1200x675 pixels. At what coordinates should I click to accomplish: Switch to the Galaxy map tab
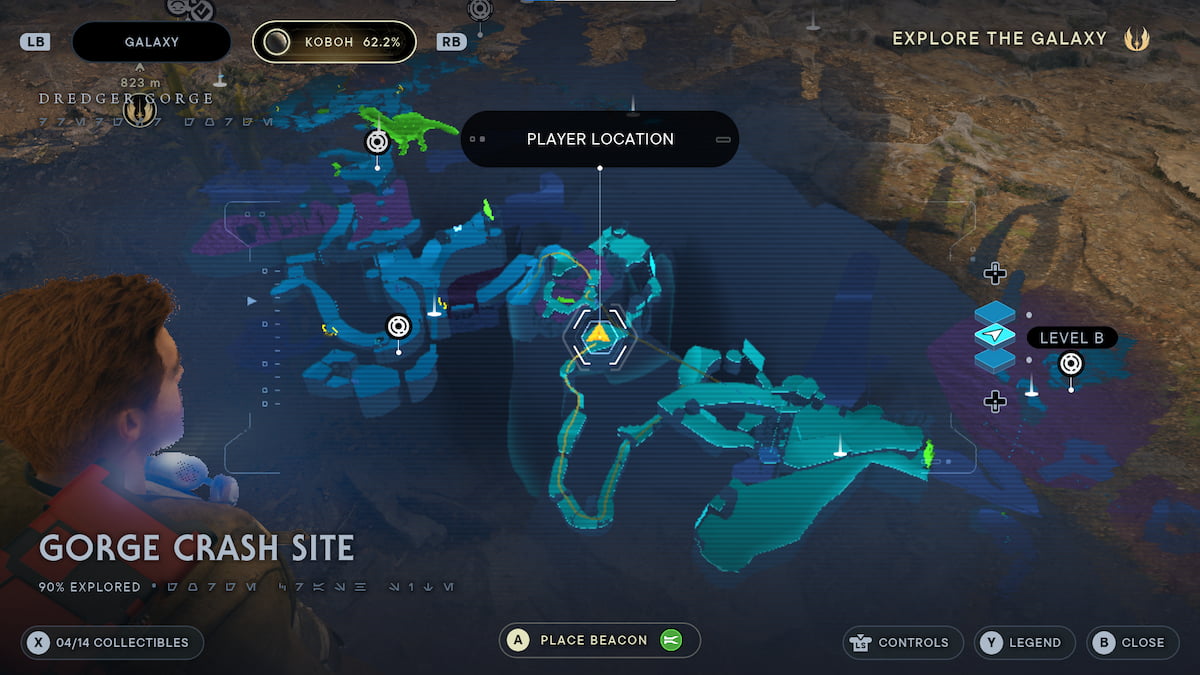(x=151, y=42)
